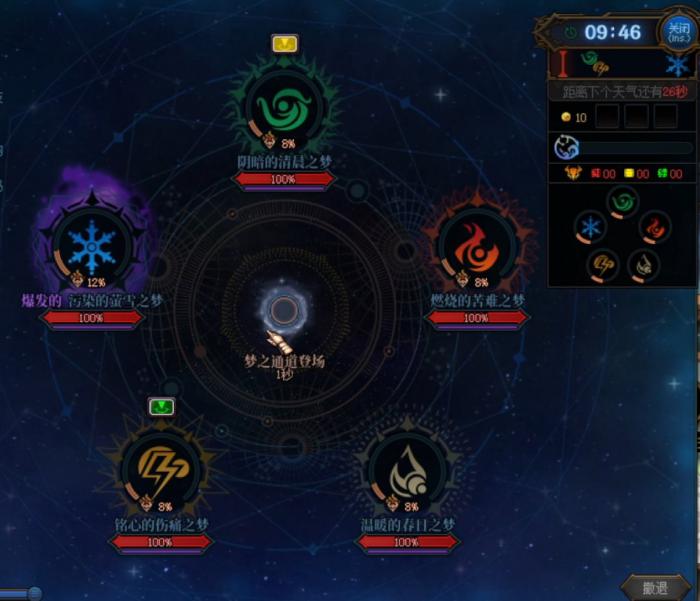Screen dimensions: 700x601
Task: Click the lightning icon in side panel ring
Action: tap(605, 264)
